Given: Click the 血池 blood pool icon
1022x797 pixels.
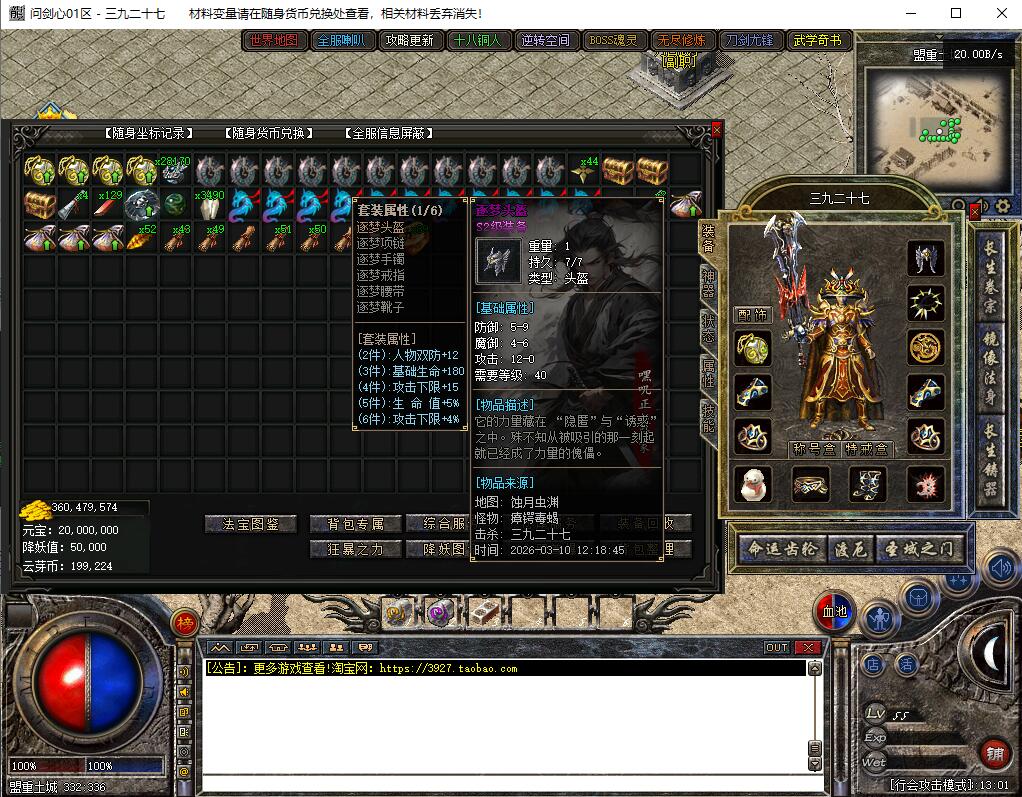Looking at the screenshot, I should pos(833,611).
